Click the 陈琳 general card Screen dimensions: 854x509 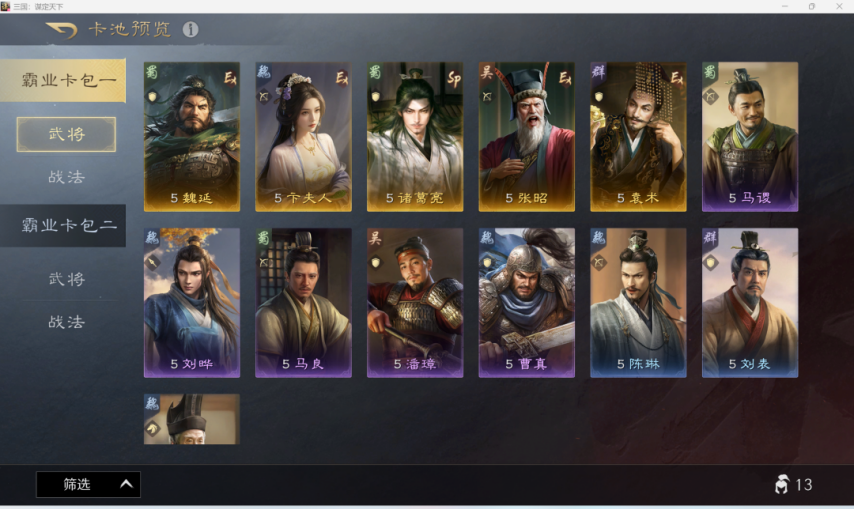638,302
